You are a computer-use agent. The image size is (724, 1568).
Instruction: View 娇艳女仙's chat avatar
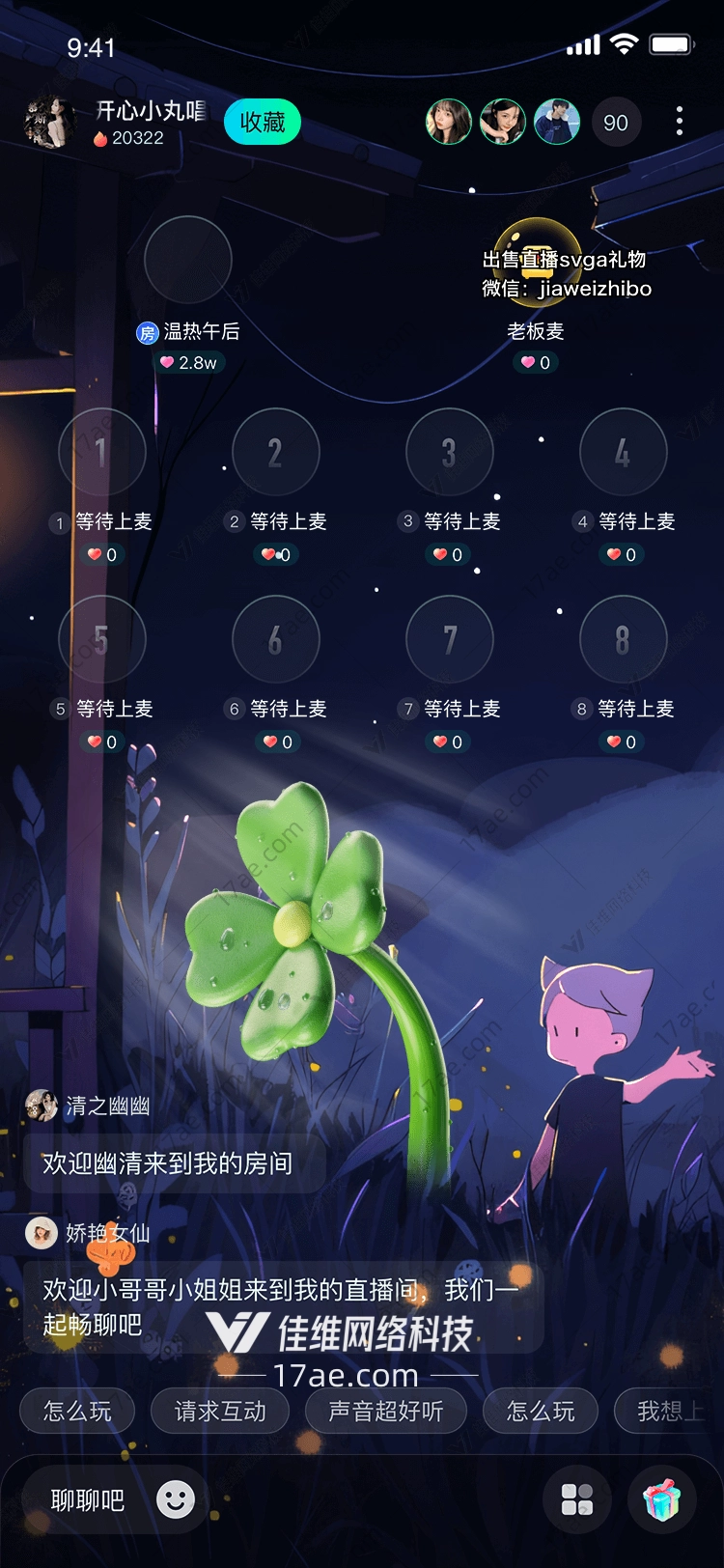tap(42, 1233)
